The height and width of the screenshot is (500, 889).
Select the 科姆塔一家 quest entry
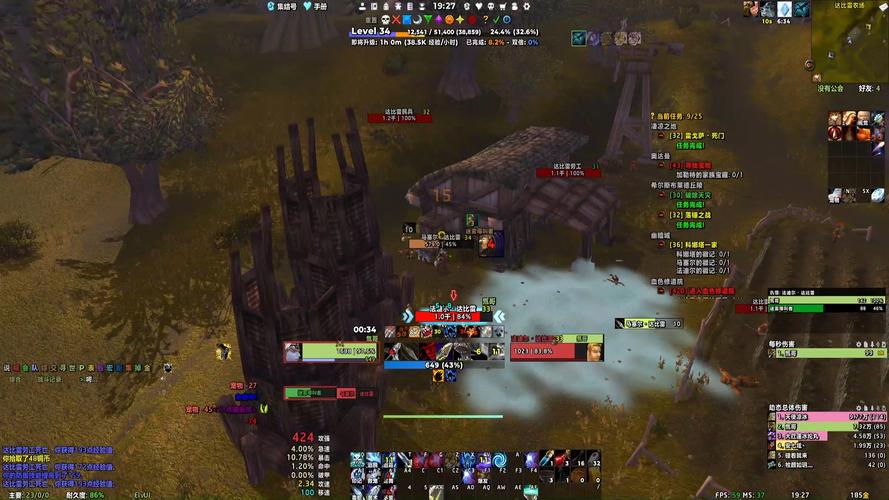pos(704,244)
